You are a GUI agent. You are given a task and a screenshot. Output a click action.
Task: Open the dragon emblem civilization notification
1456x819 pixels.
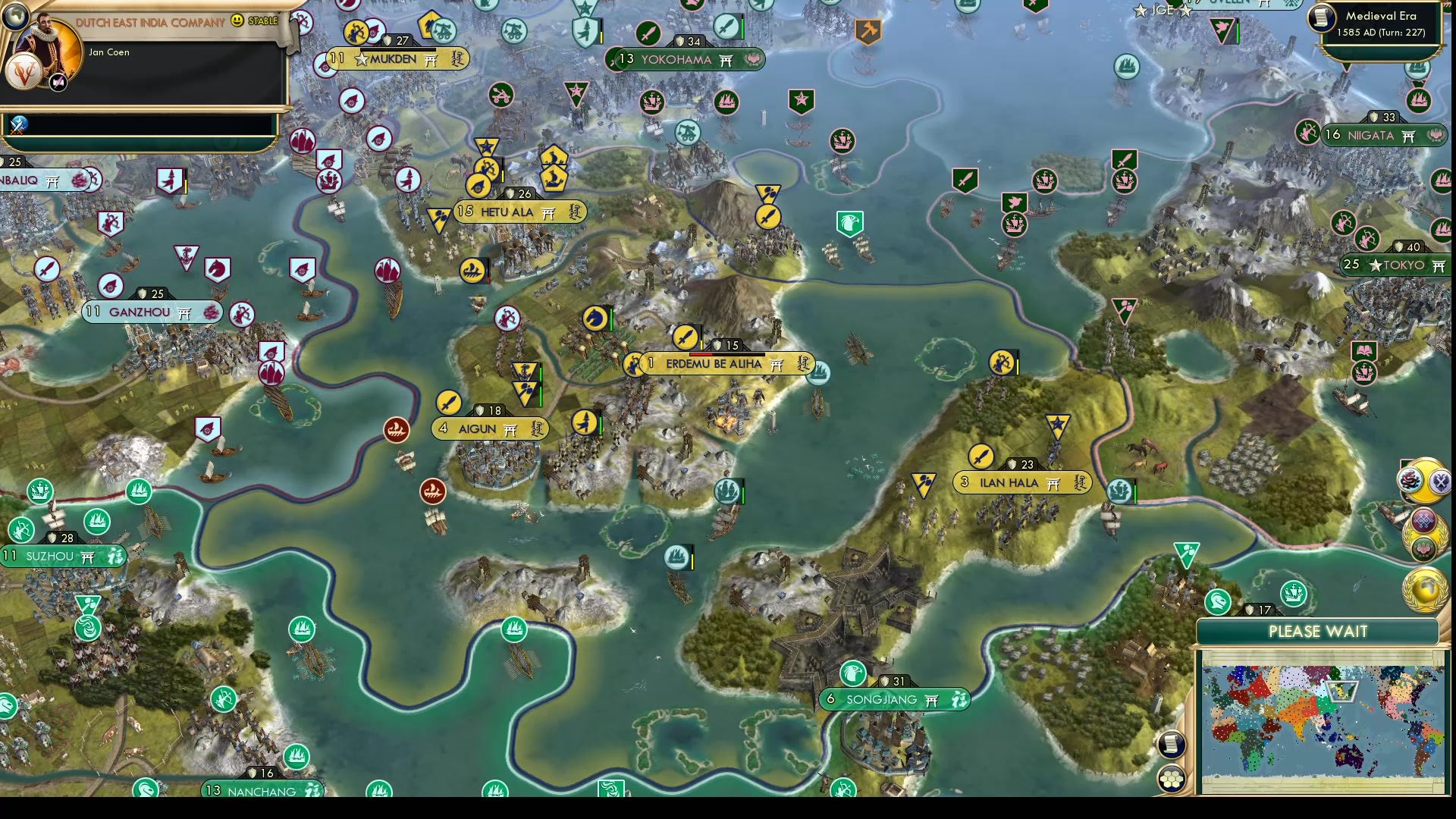pyautogui.click(x=1410, y=480)
